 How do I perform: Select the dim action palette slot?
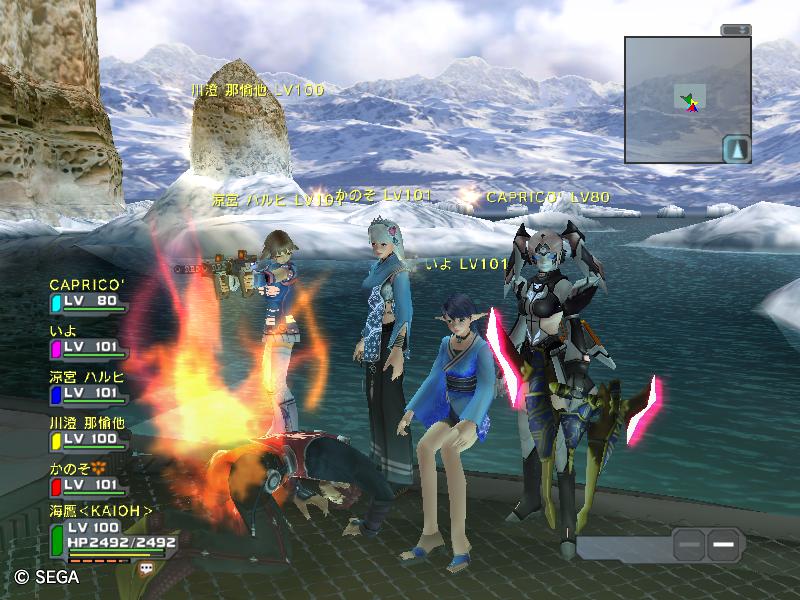pyautogui.click(x=688, y=545)
